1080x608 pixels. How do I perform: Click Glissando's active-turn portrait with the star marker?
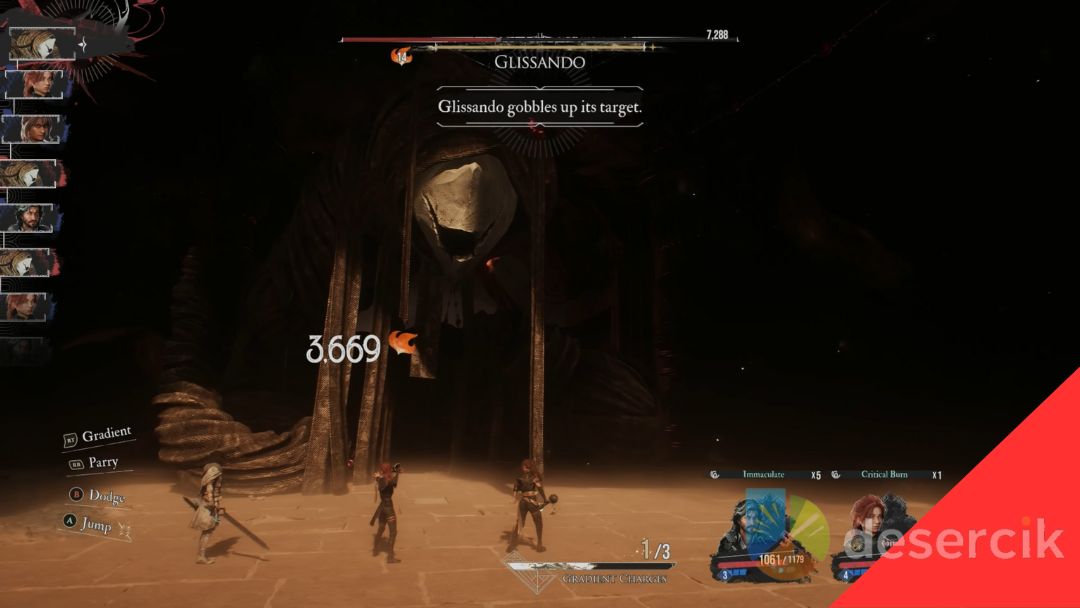tap(41, 43)
